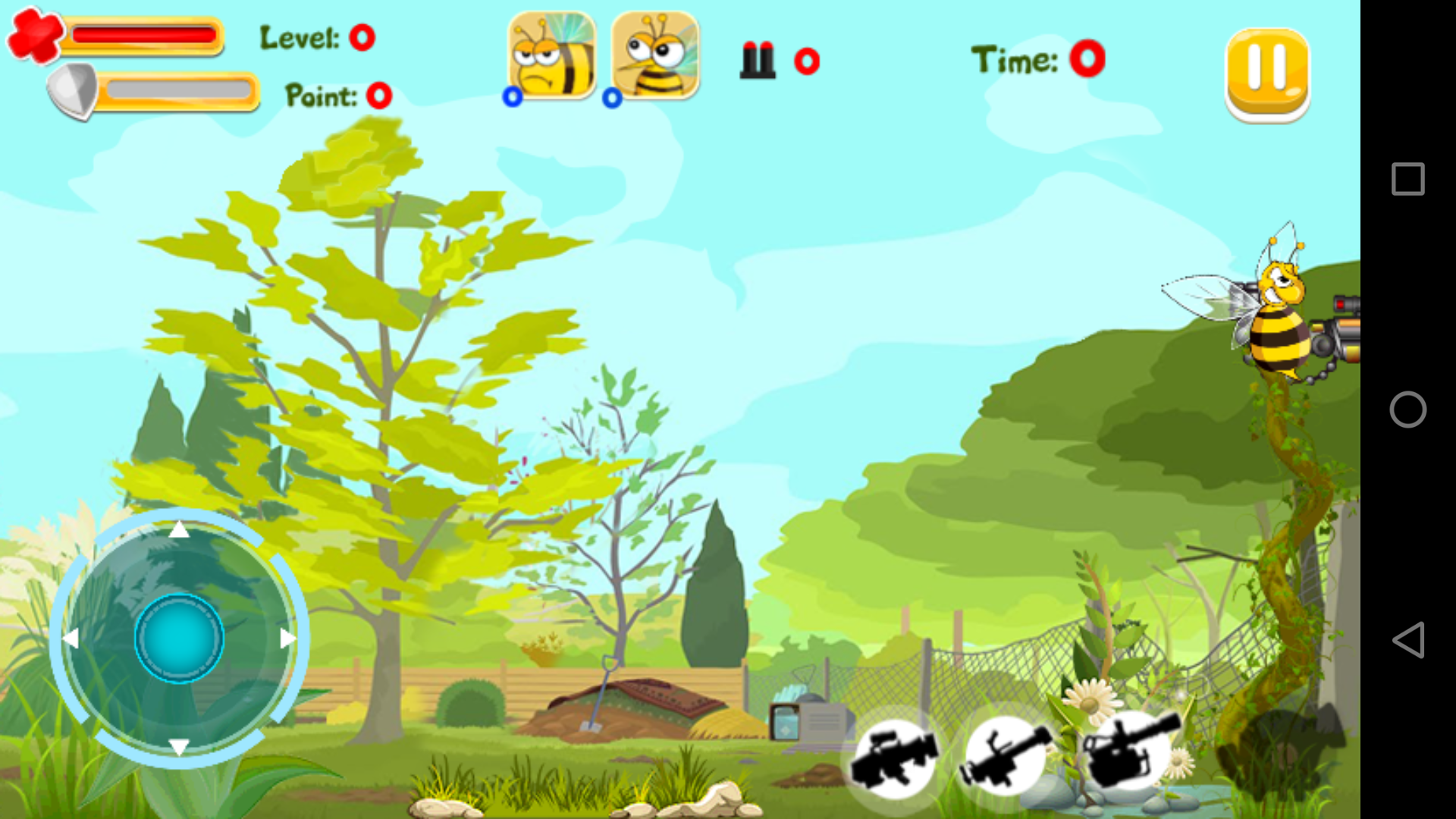Screen dimensions: 1456x819
Task: Tap the red health cross icon
Action: [34, 34]
